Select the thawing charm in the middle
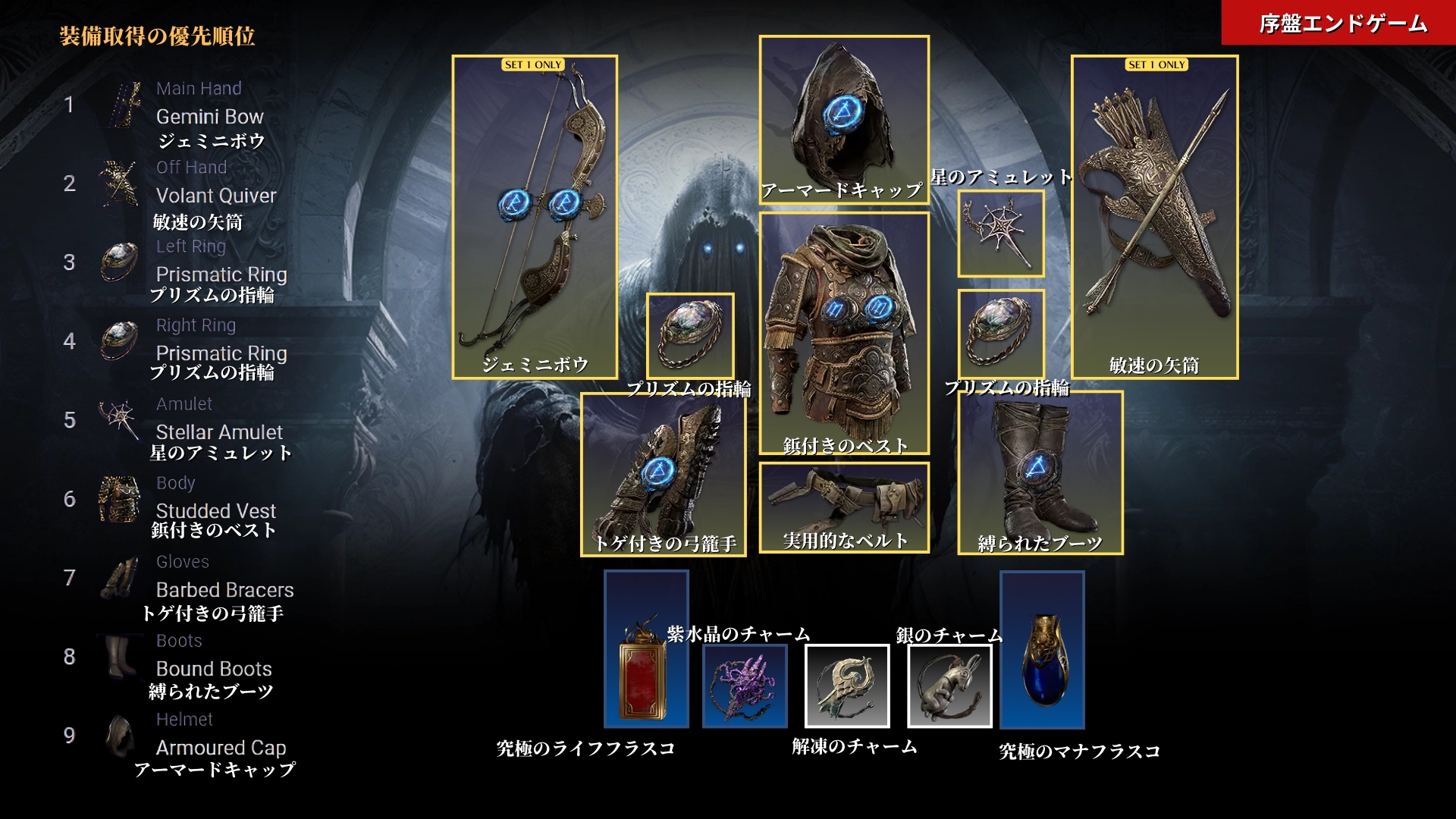Screen dimensions: 1456x819 [847, 686]
